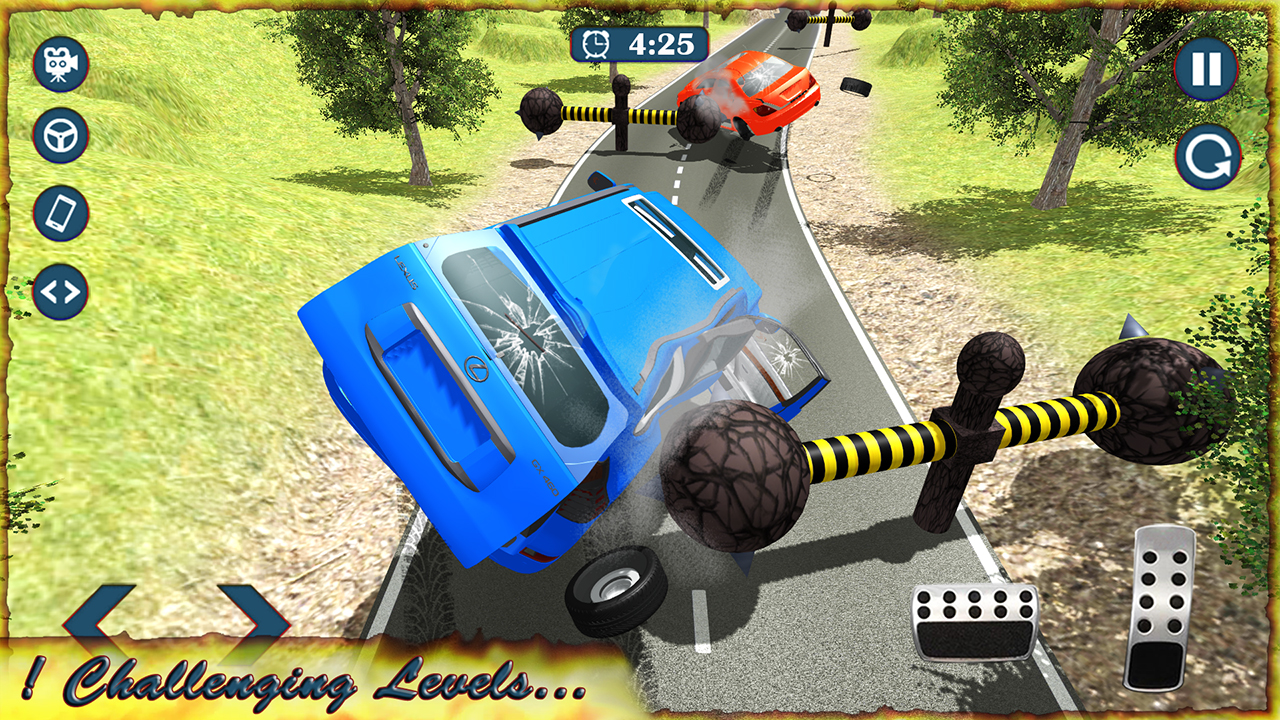
Task: Open the camera view switcher
Action: (x=60, y=63)
